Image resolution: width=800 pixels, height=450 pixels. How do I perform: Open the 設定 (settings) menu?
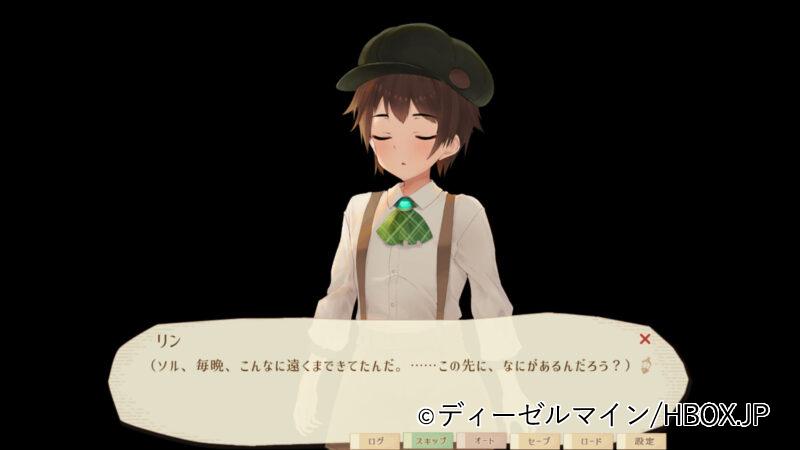tap(643, 440)
